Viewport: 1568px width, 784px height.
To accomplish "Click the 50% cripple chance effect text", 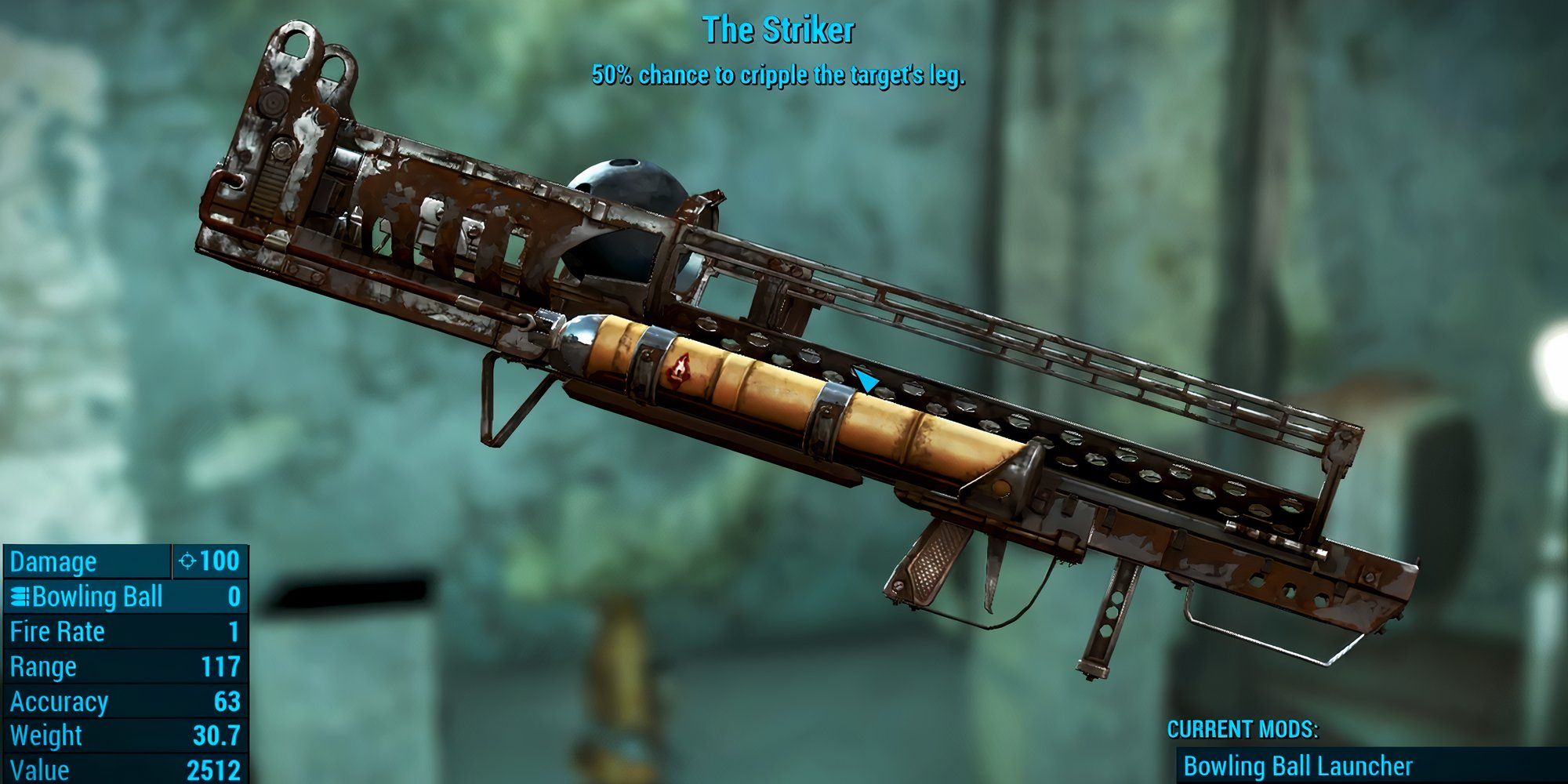I will click(x=780, y=78).
